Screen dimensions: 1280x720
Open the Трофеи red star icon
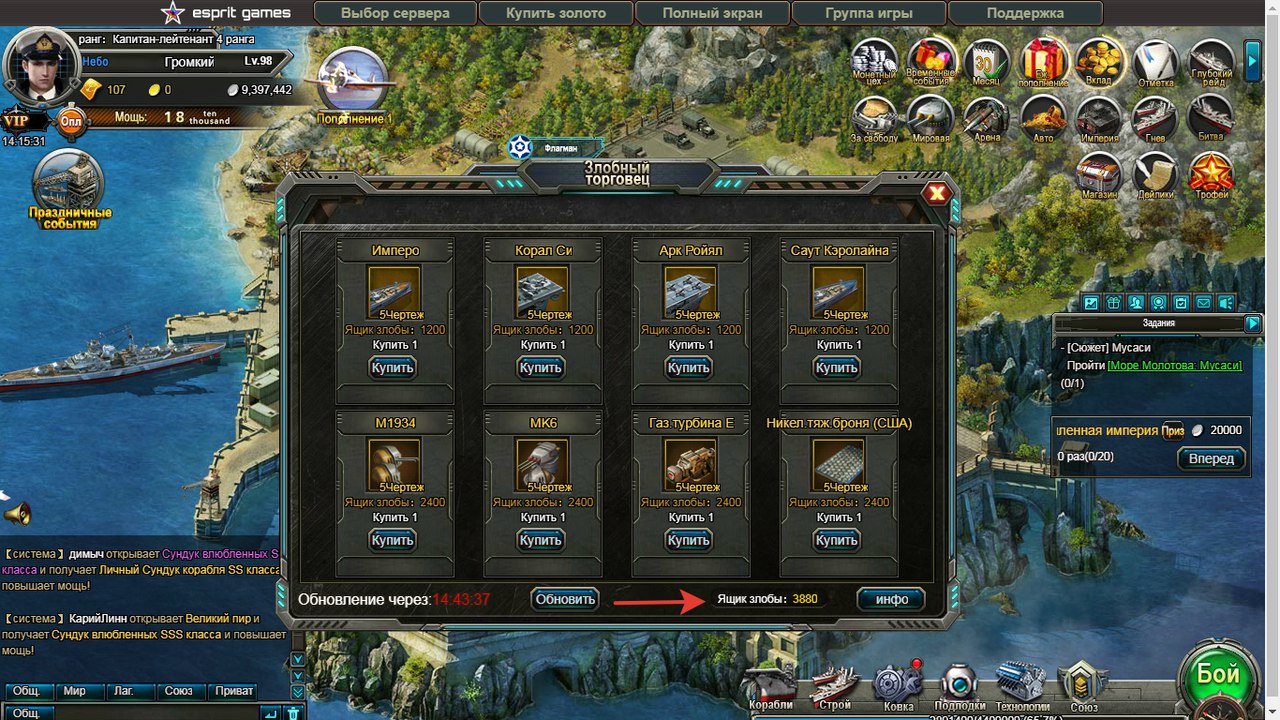point(1211,176)
